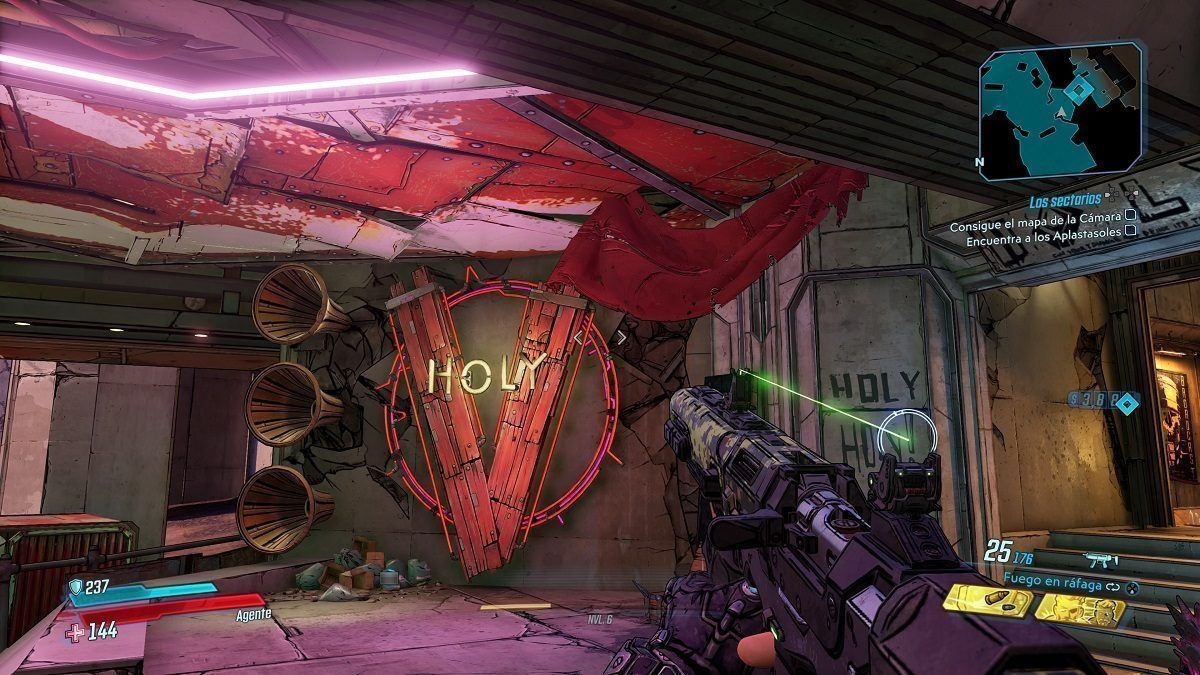Click the blue diamond waypoint distance marker
This screenshot has height=675, width=1200.
click(x=1127, y=403)
